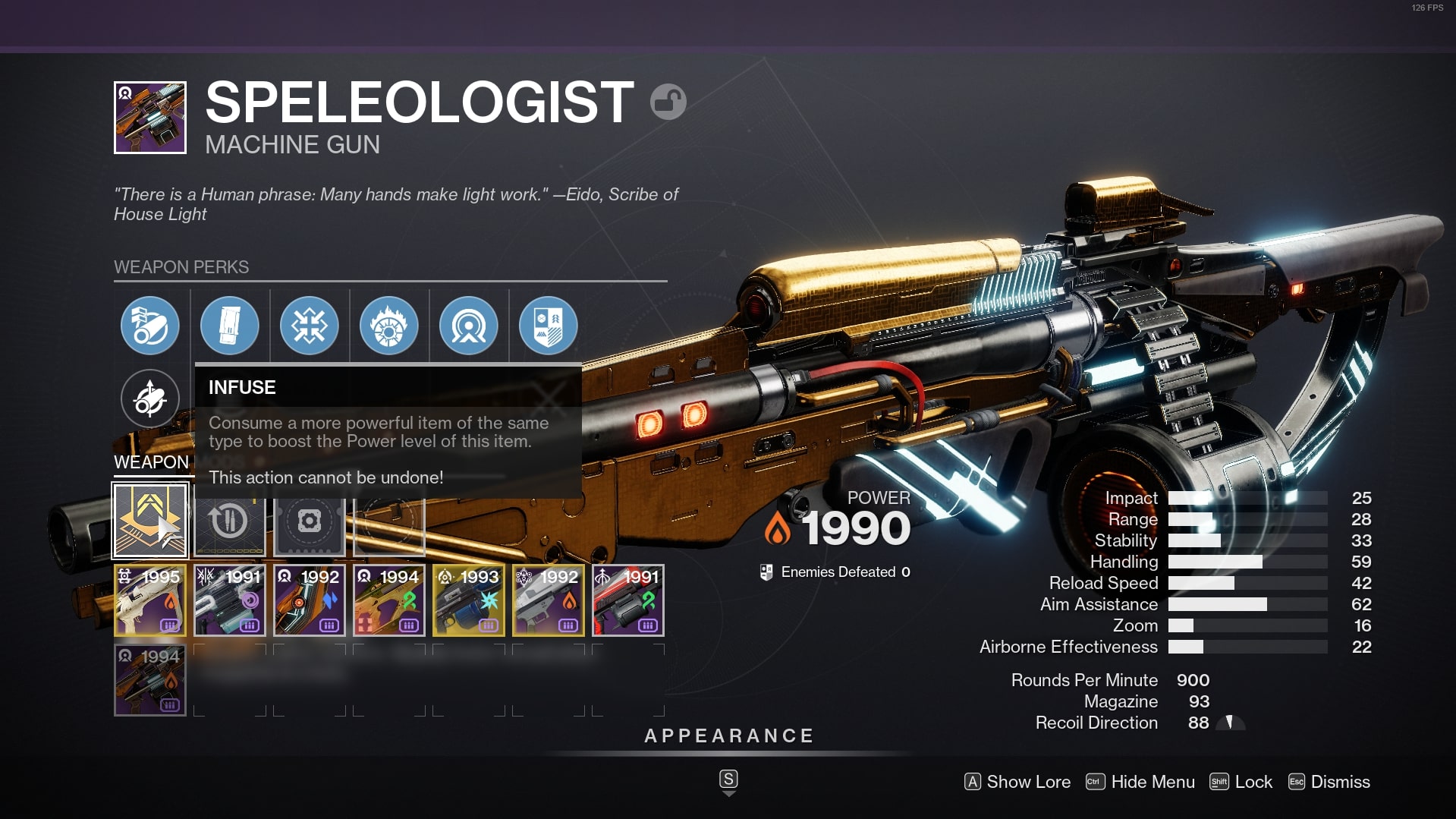Image resolution: width=1456 pixels, height=819 pixels.
Task: Open the Appearance section
Action: pos(728,736)
